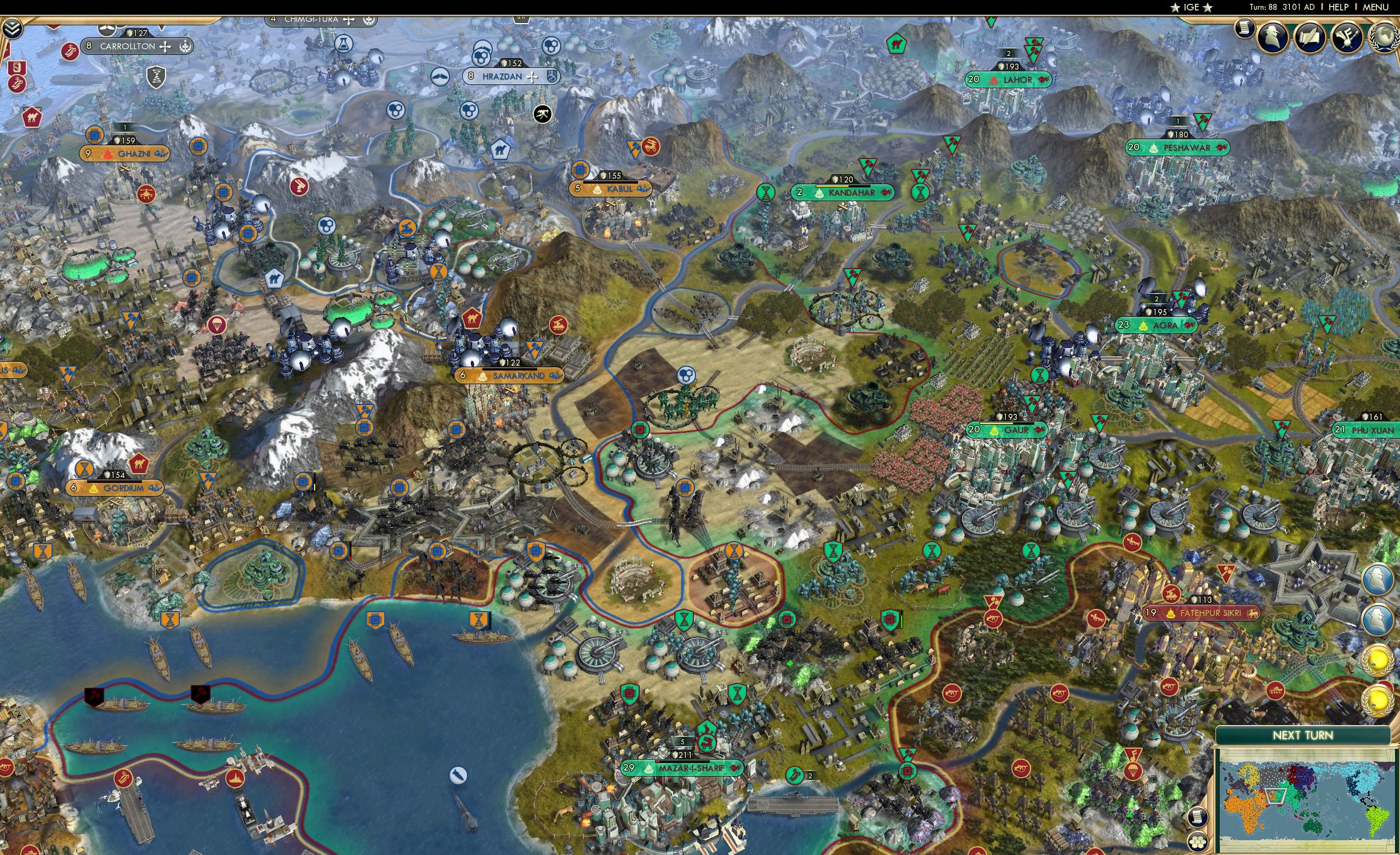Open the Diplomacy quill-scroll overview icon

click(1311, 38)
